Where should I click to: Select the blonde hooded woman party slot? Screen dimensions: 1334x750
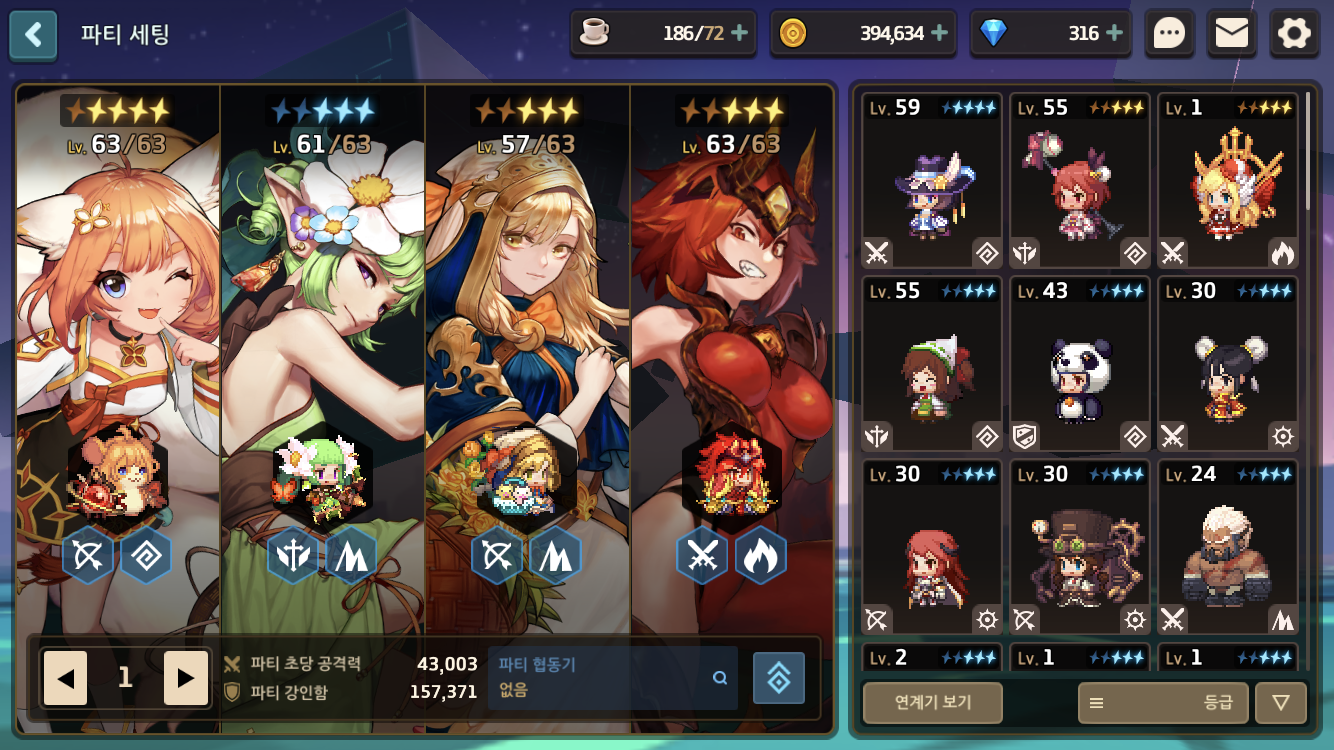click(x=528, y=350)
